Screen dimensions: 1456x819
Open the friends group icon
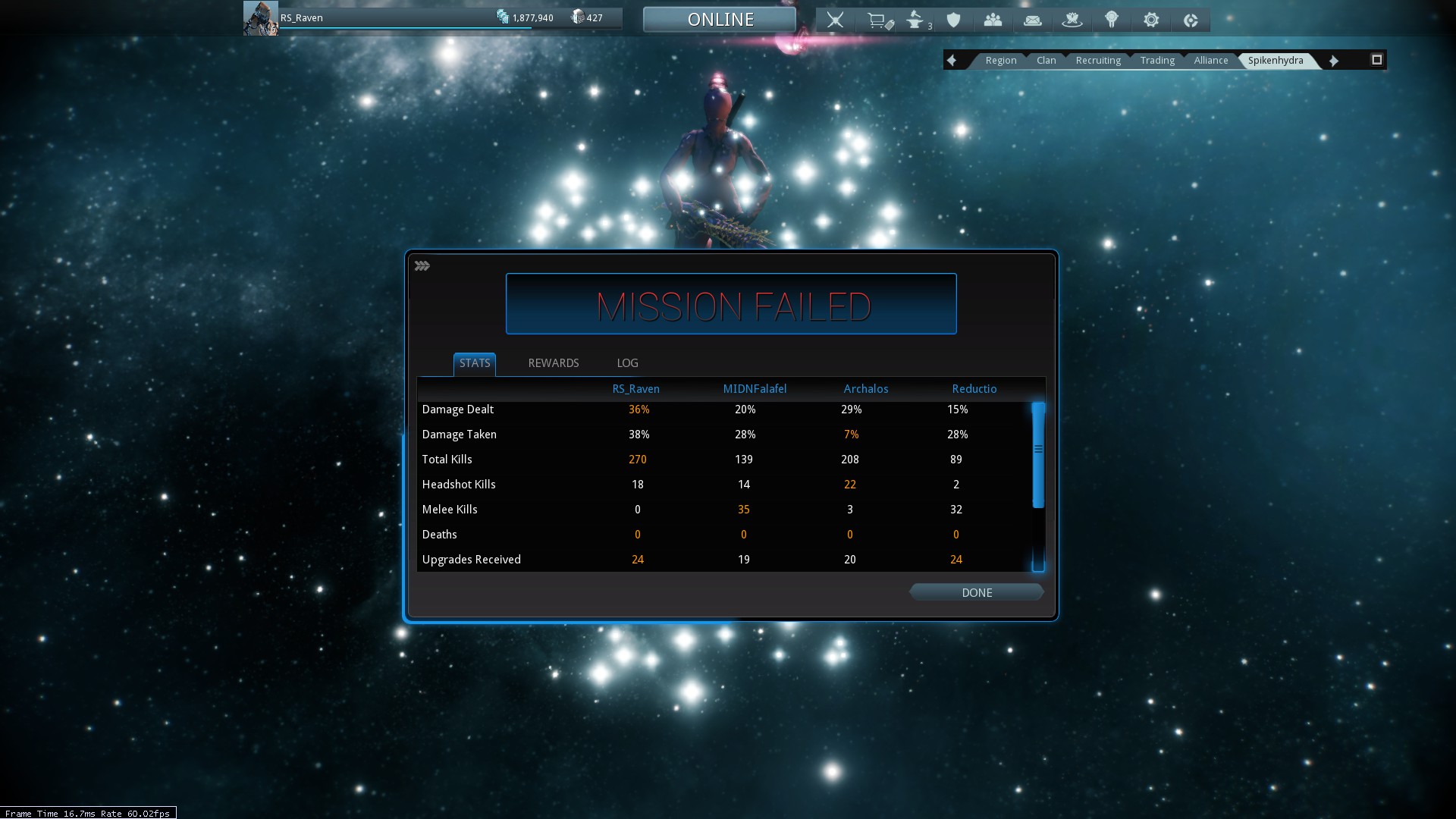tap(993, 20)
